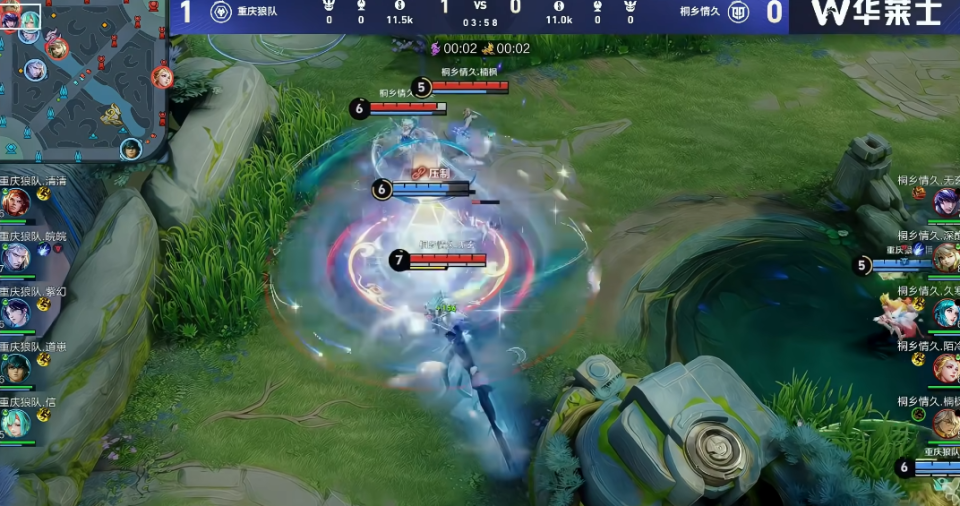Choose the 桐乡情久.陌冷 red-haired hero portrait
The width and height of the screenshot is (960, 506).
[945, 368]
